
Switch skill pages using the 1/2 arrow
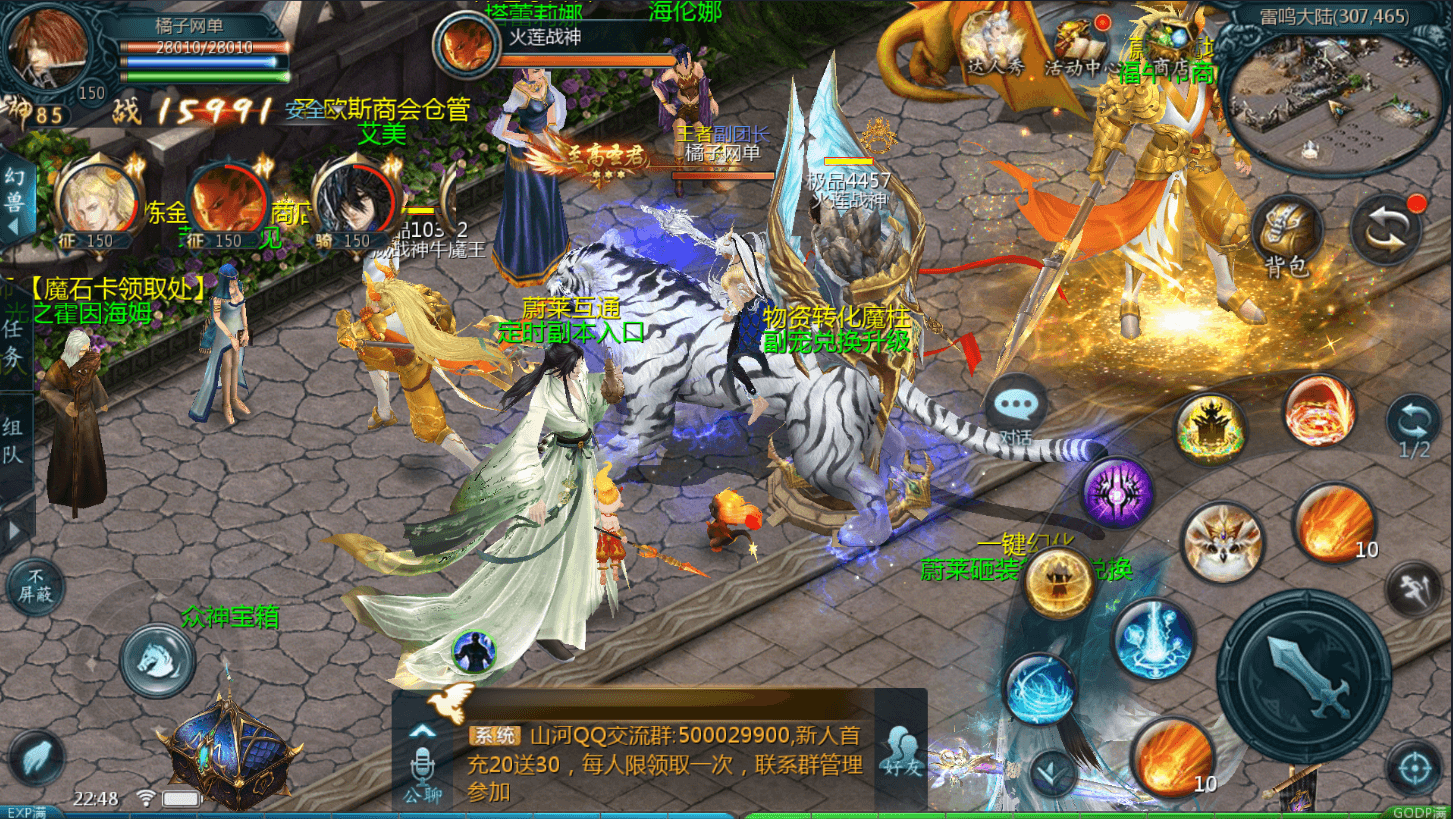pyautogui.click(x=1415, y=418)
